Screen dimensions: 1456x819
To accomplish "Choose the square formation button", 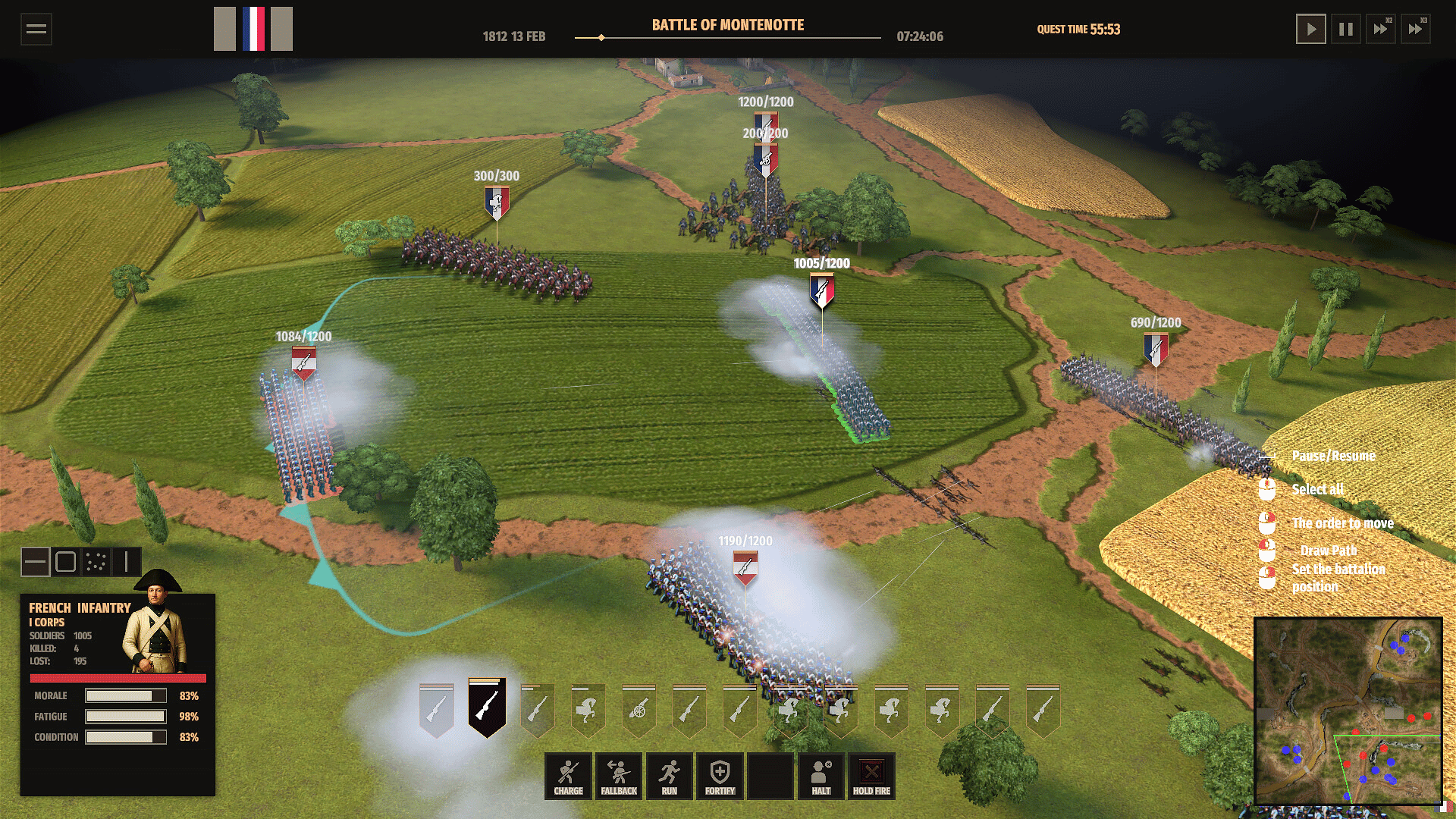I will (66, 562).
